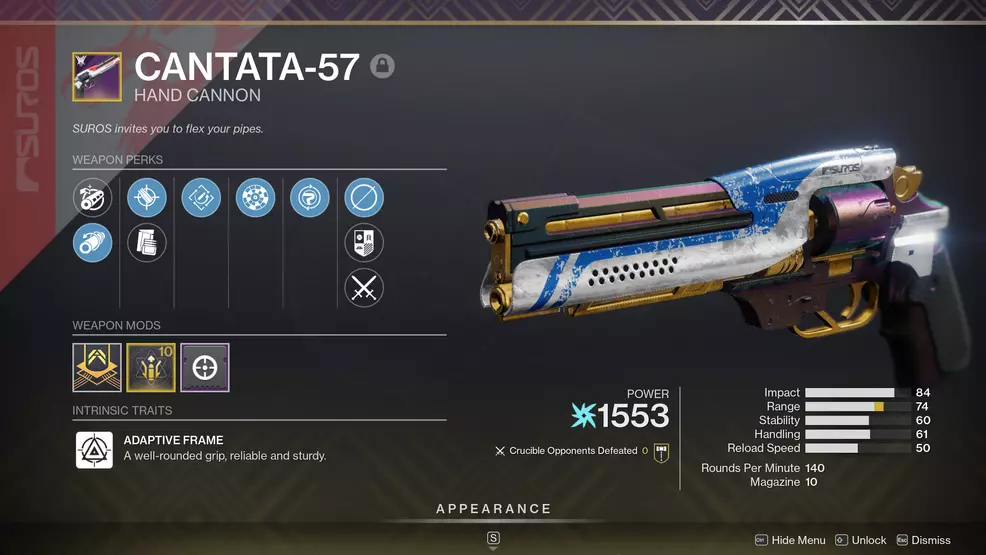Open the Appearance section
The height and width of the screenshot is (555, 986).
pos(493,509)
